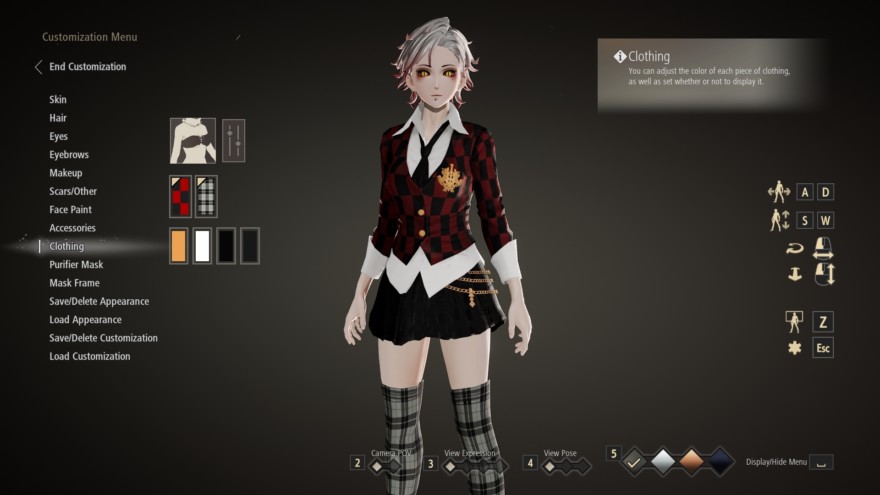Screen dimensions: 880x495
Task: Go to the Eyes customization
Action: coord(59,136)
